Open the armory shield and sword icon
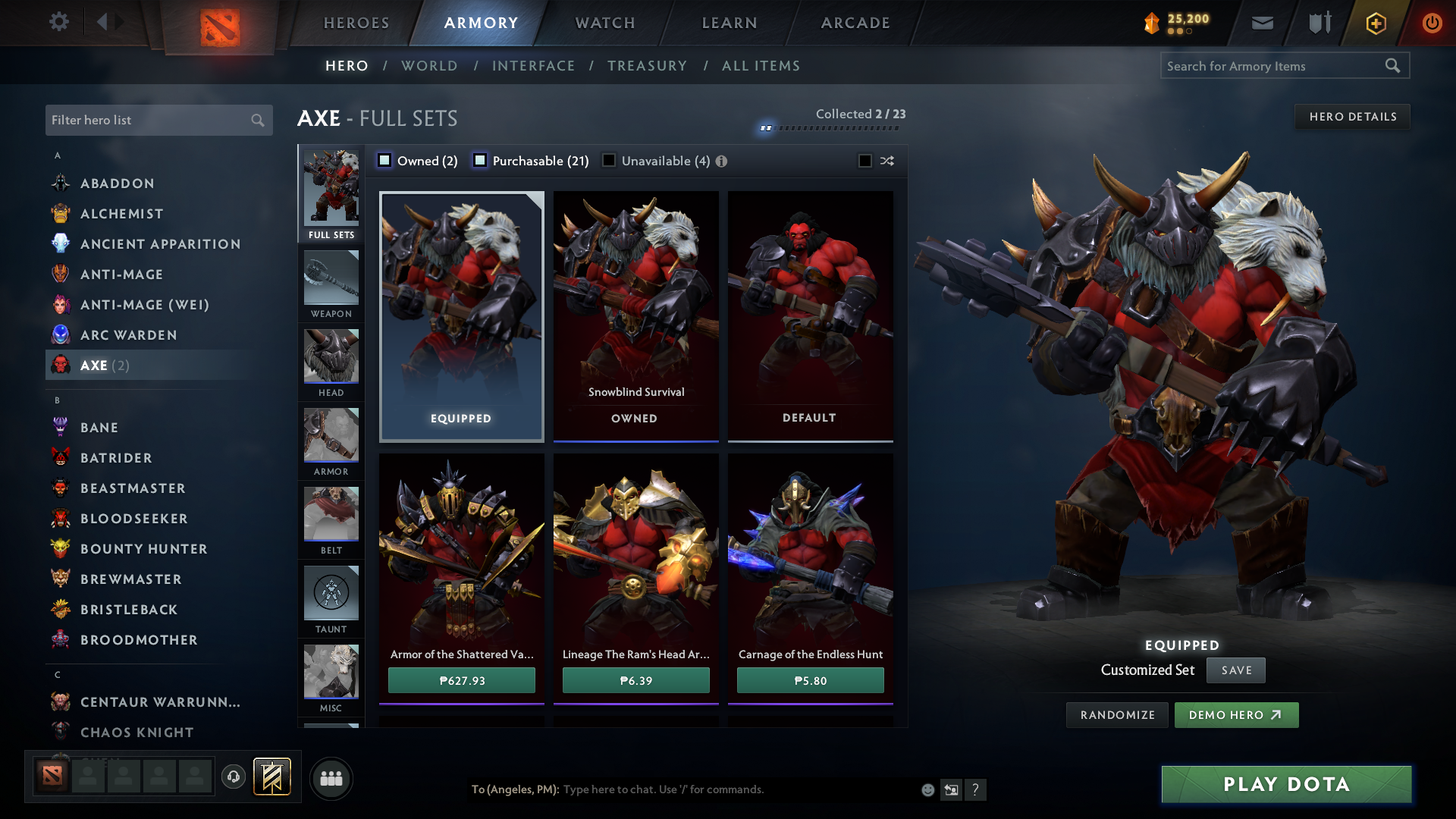The width and height of the screenshot is (1456, 819). tap(1318, 23)
